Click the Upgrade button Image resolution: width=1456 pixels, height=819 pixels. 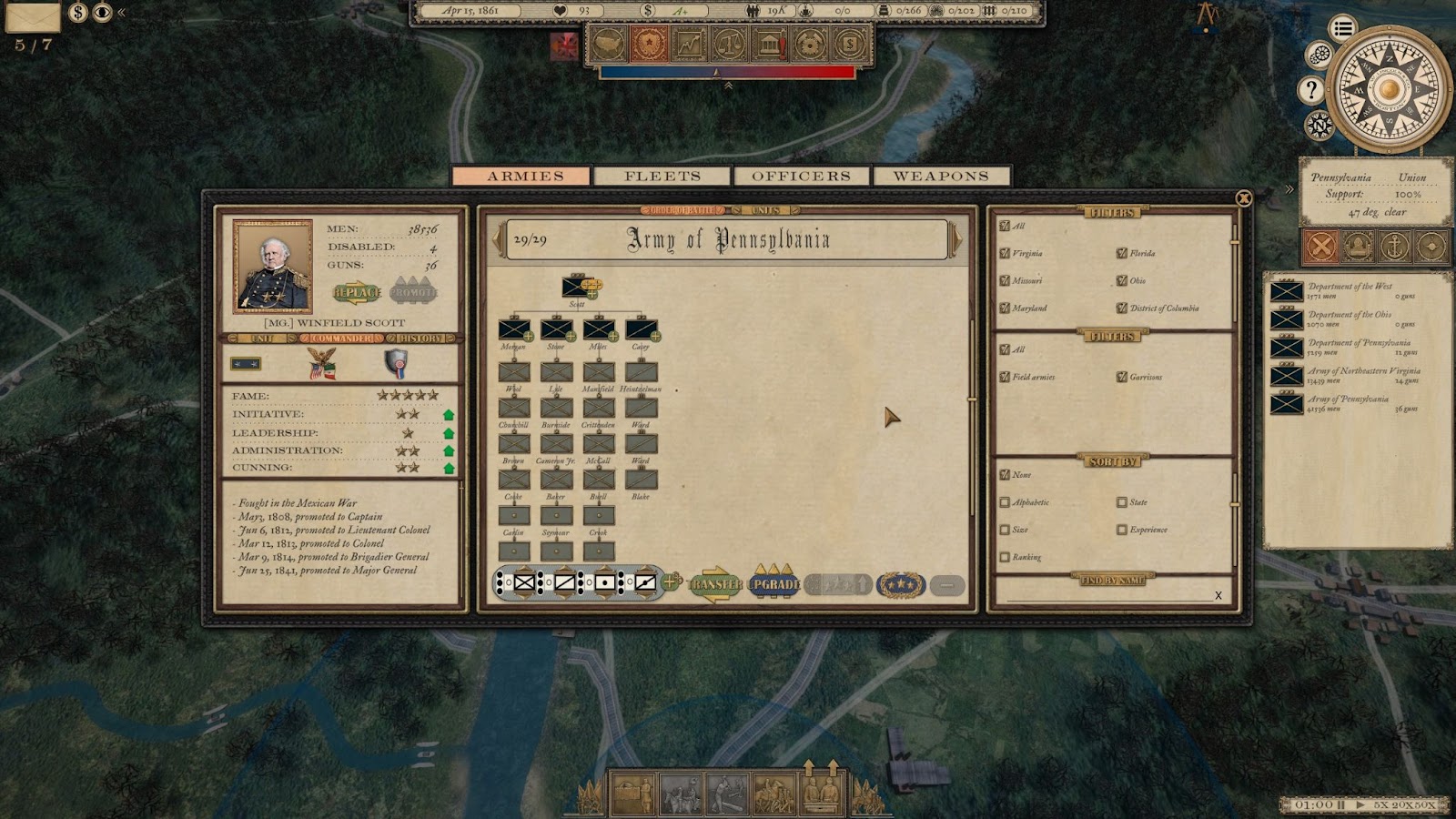point(773,584)
